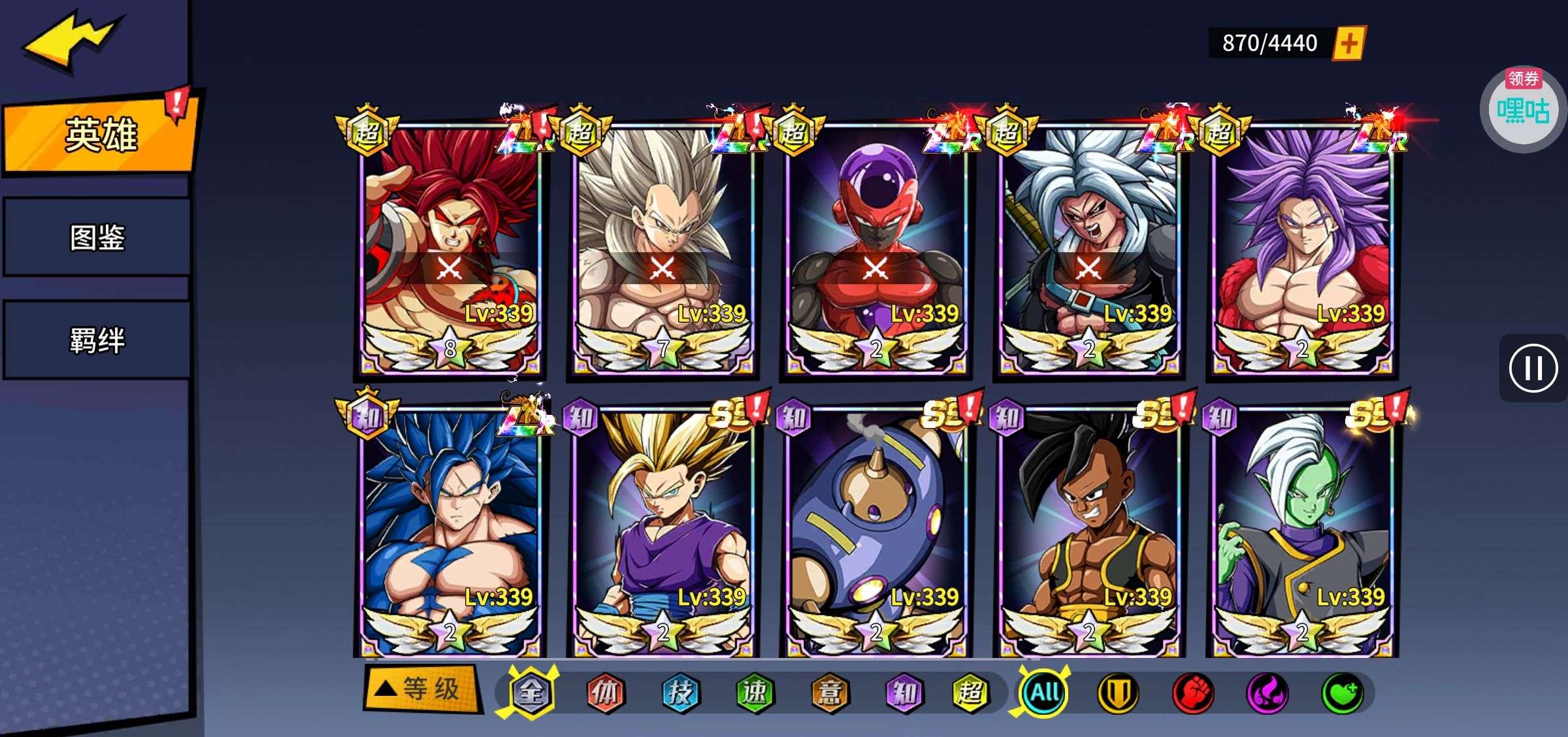Image resolution: width=1568 pixels, height=737 pixels.
Task: Select the purple-domed red alien hero card
Action: [875, 248]
